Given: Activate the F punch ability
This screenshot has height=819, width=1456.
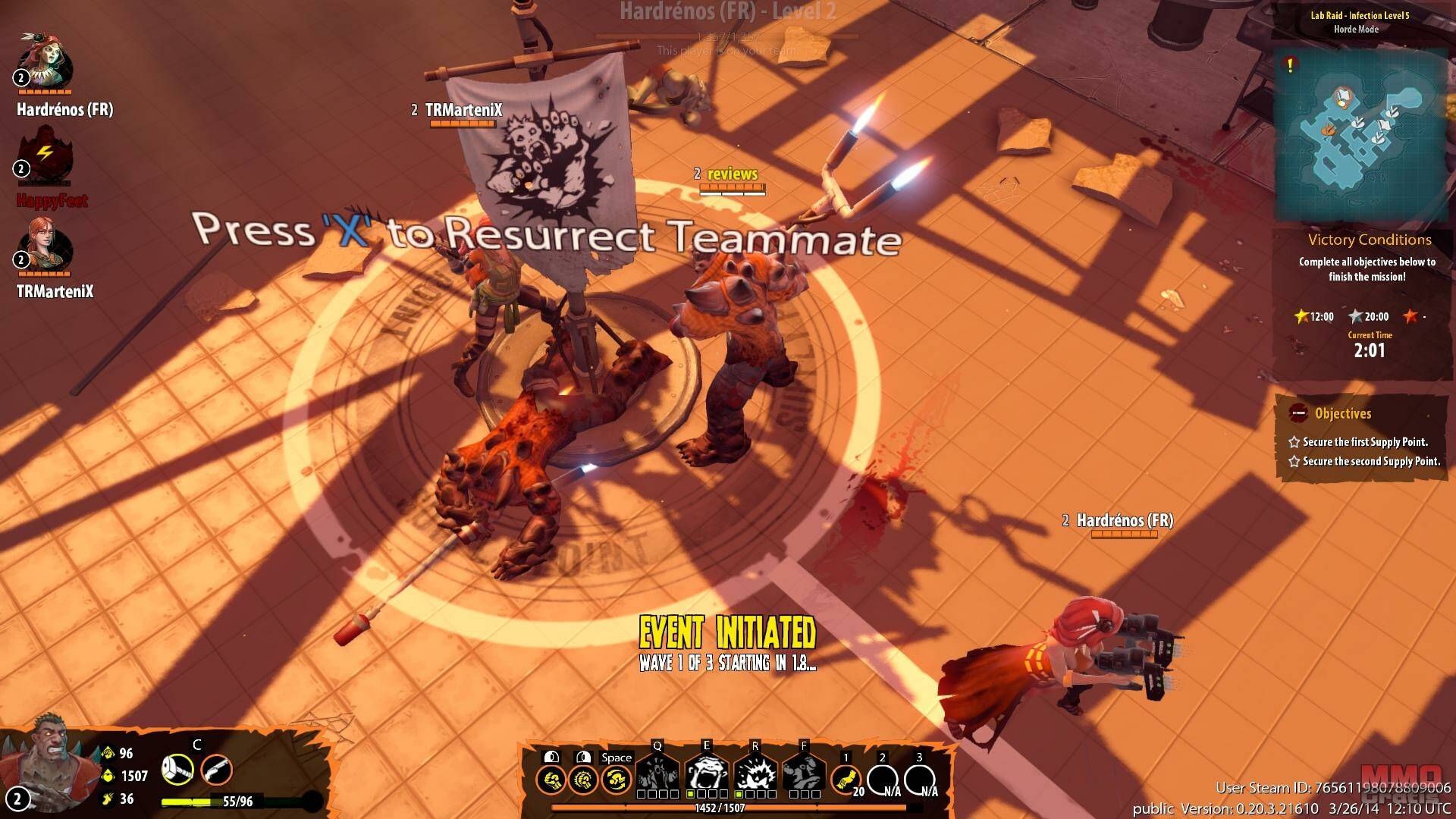Looking at the screenshot, I should 804,774.
